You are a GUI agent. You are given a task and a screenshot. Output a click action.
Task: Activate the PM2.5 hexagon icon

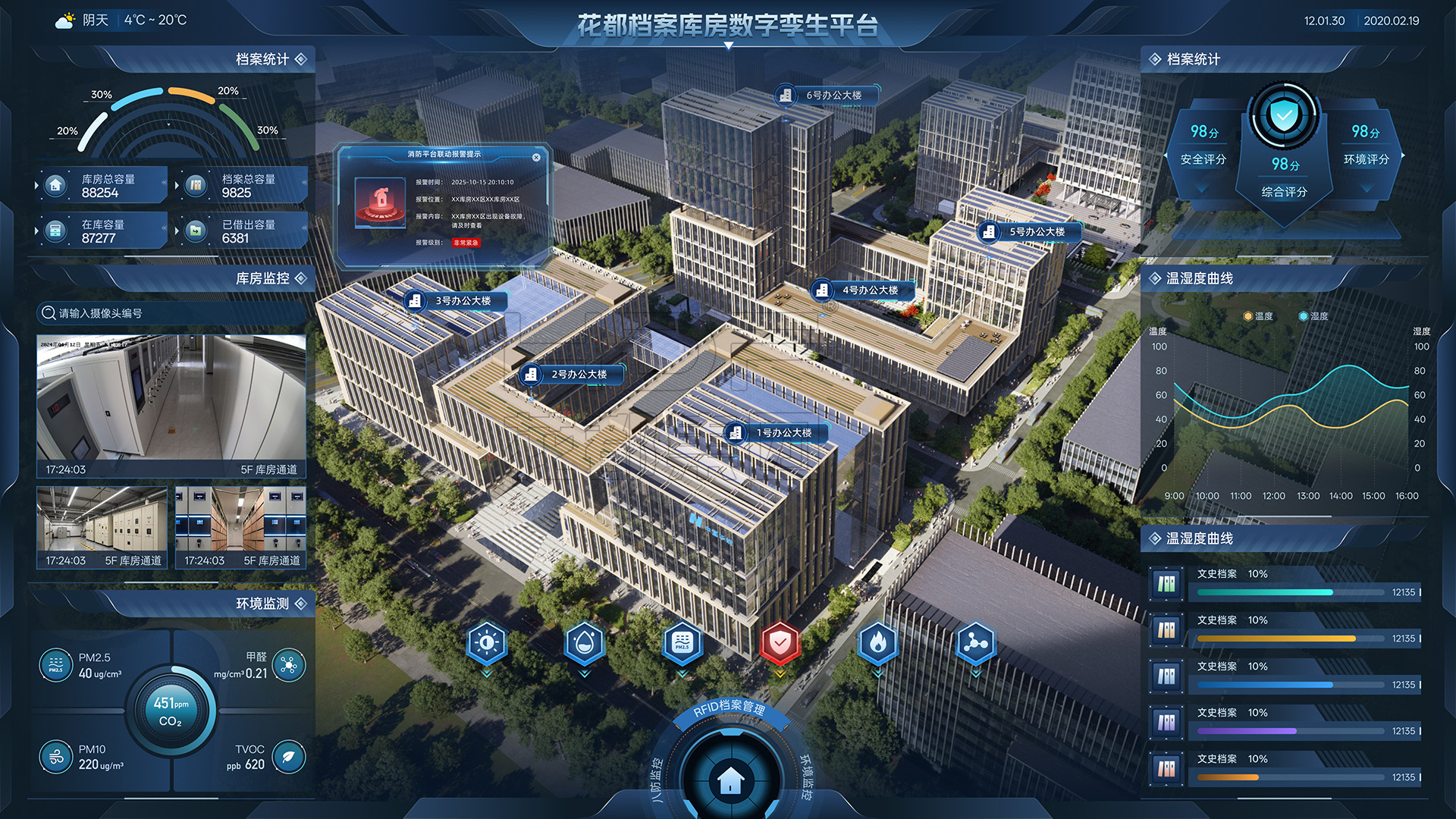(x=682, y=643)
